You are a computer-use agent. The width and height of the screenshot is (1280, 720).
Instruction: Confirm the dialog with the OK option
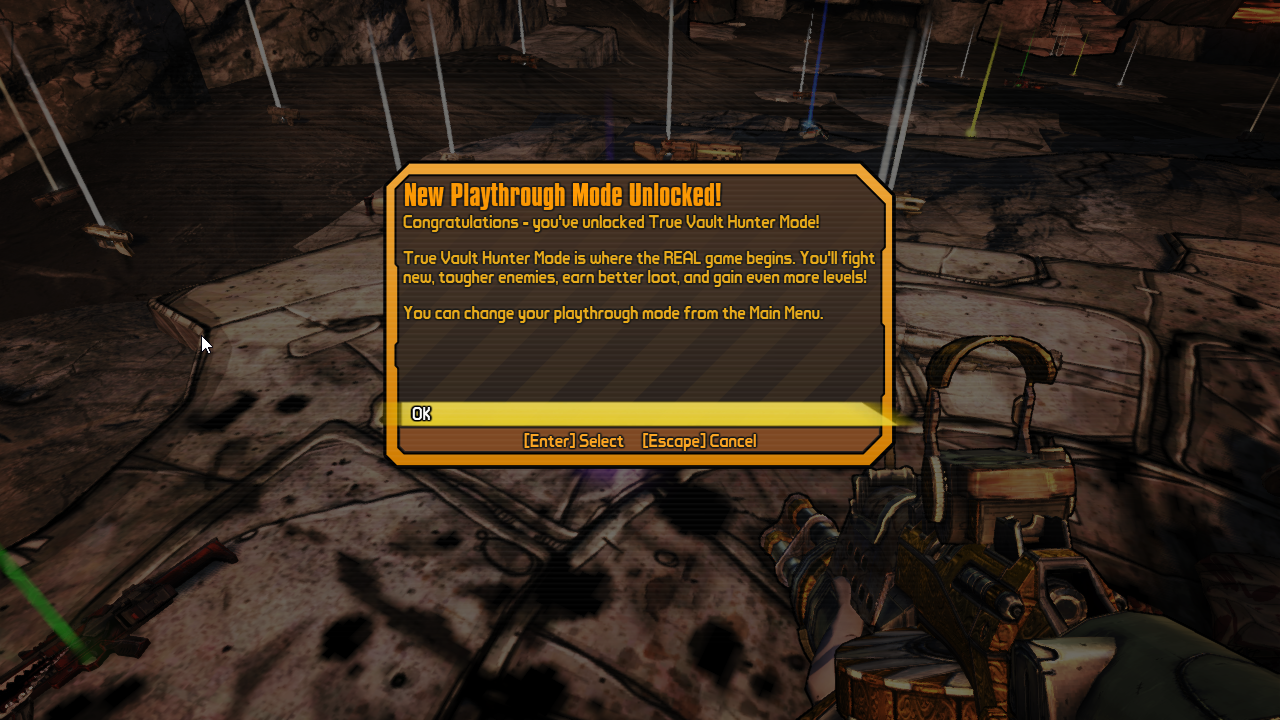click(422, 414)
